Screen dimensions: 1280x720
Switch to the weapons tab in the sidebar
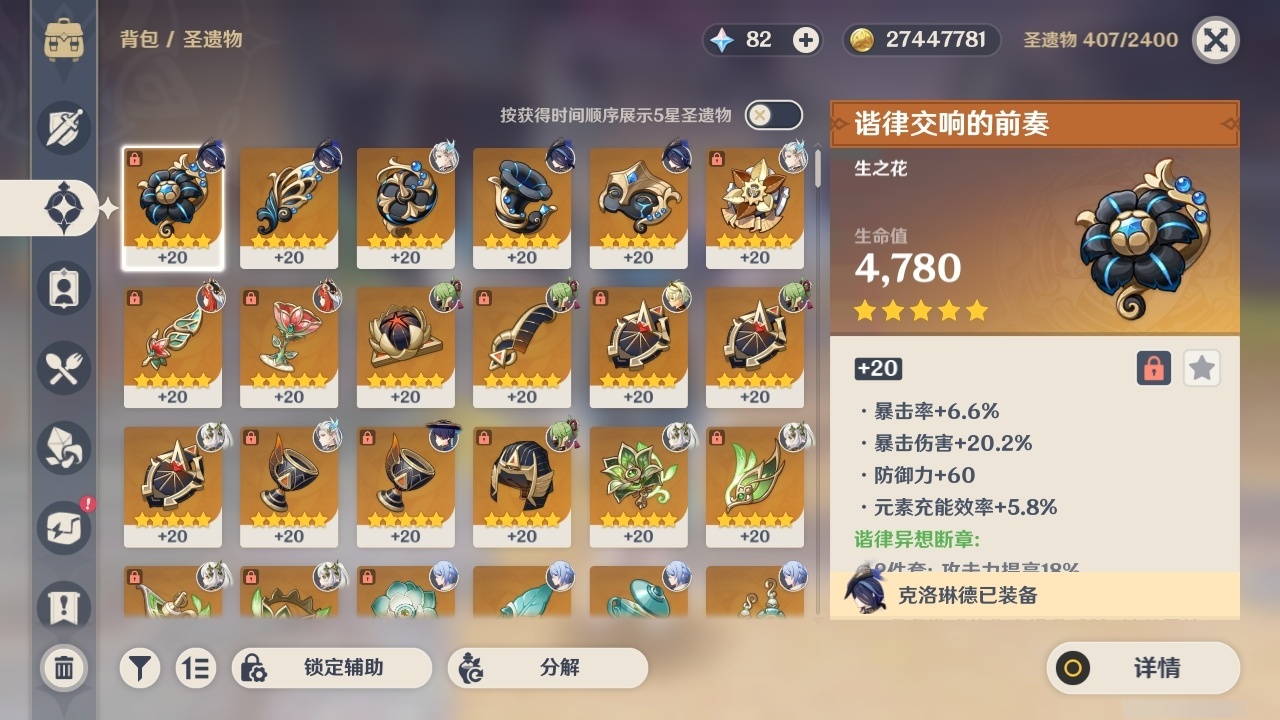63,127
